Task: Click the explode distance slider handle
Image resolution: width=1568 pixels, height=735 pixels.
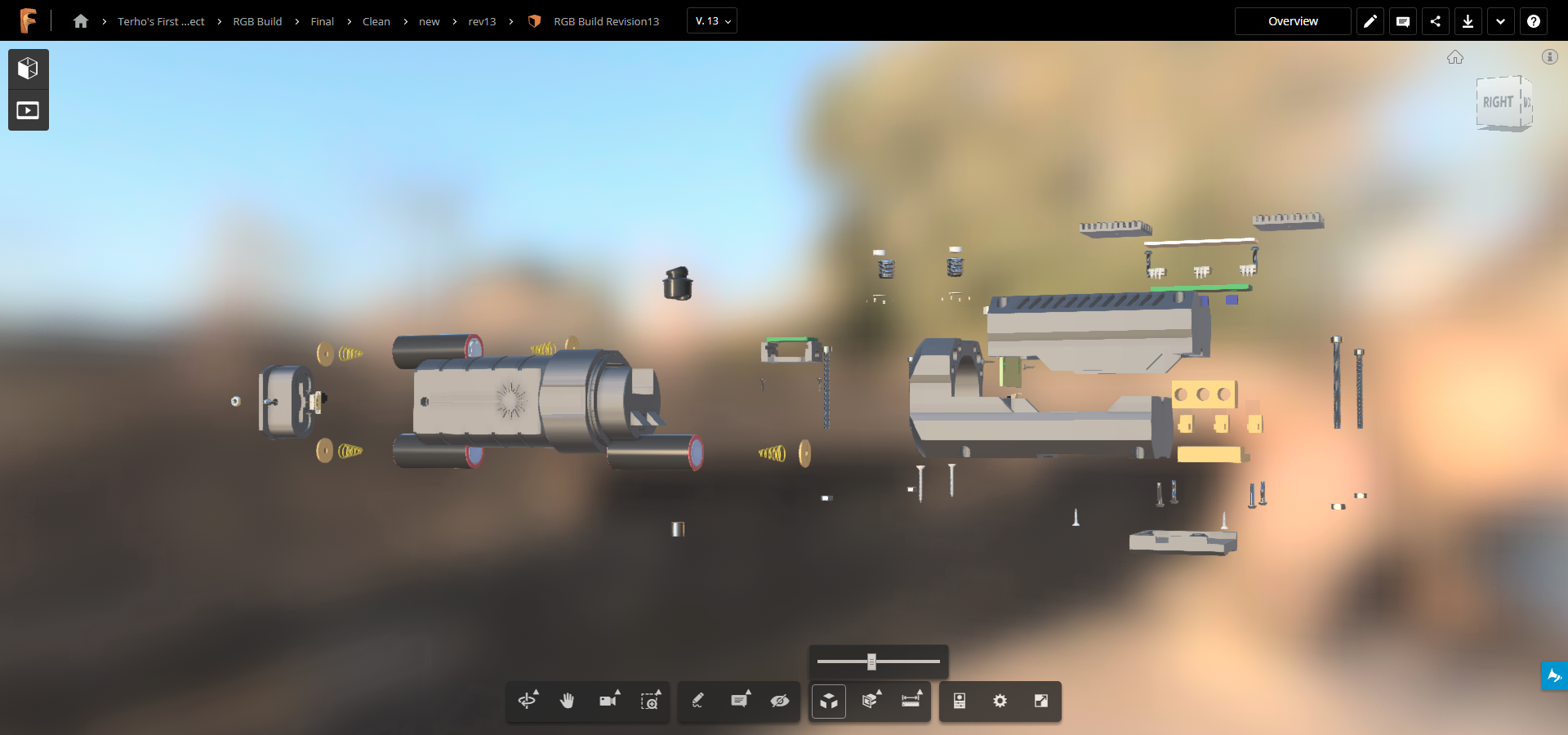Action: (871, 661)
